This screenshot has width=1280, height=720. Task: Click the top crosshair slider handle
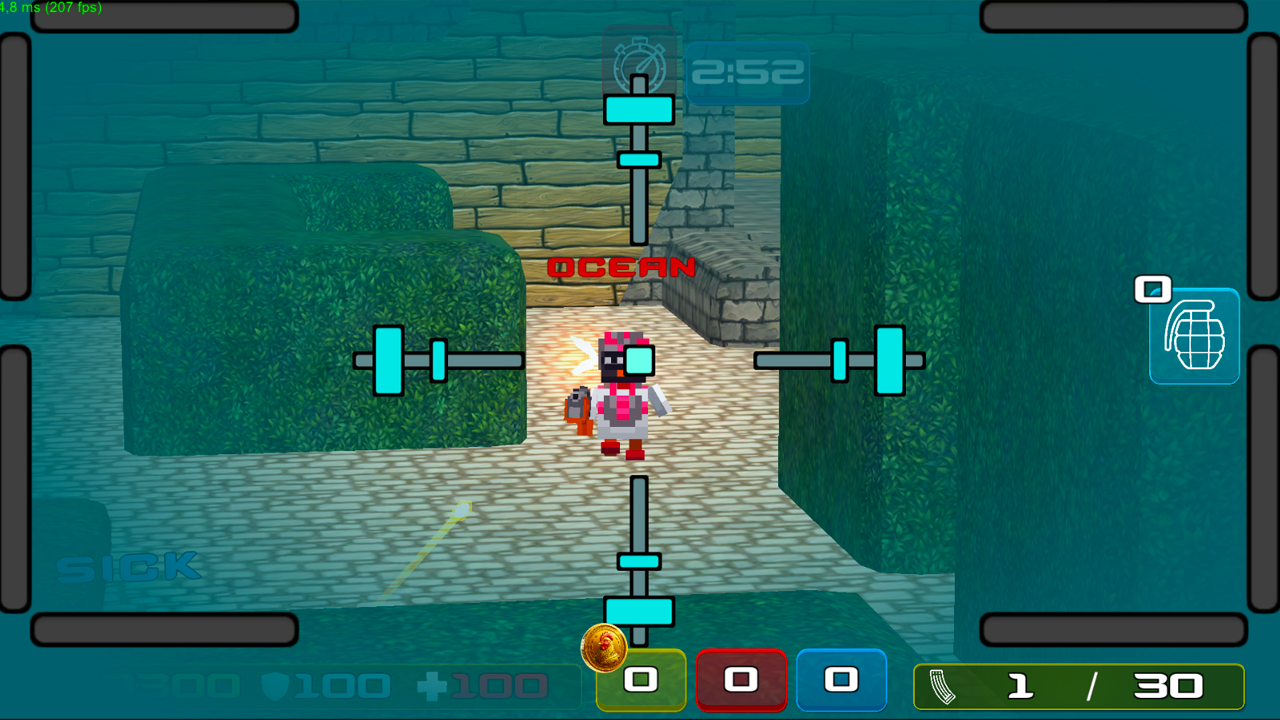(x=639, y=109)
